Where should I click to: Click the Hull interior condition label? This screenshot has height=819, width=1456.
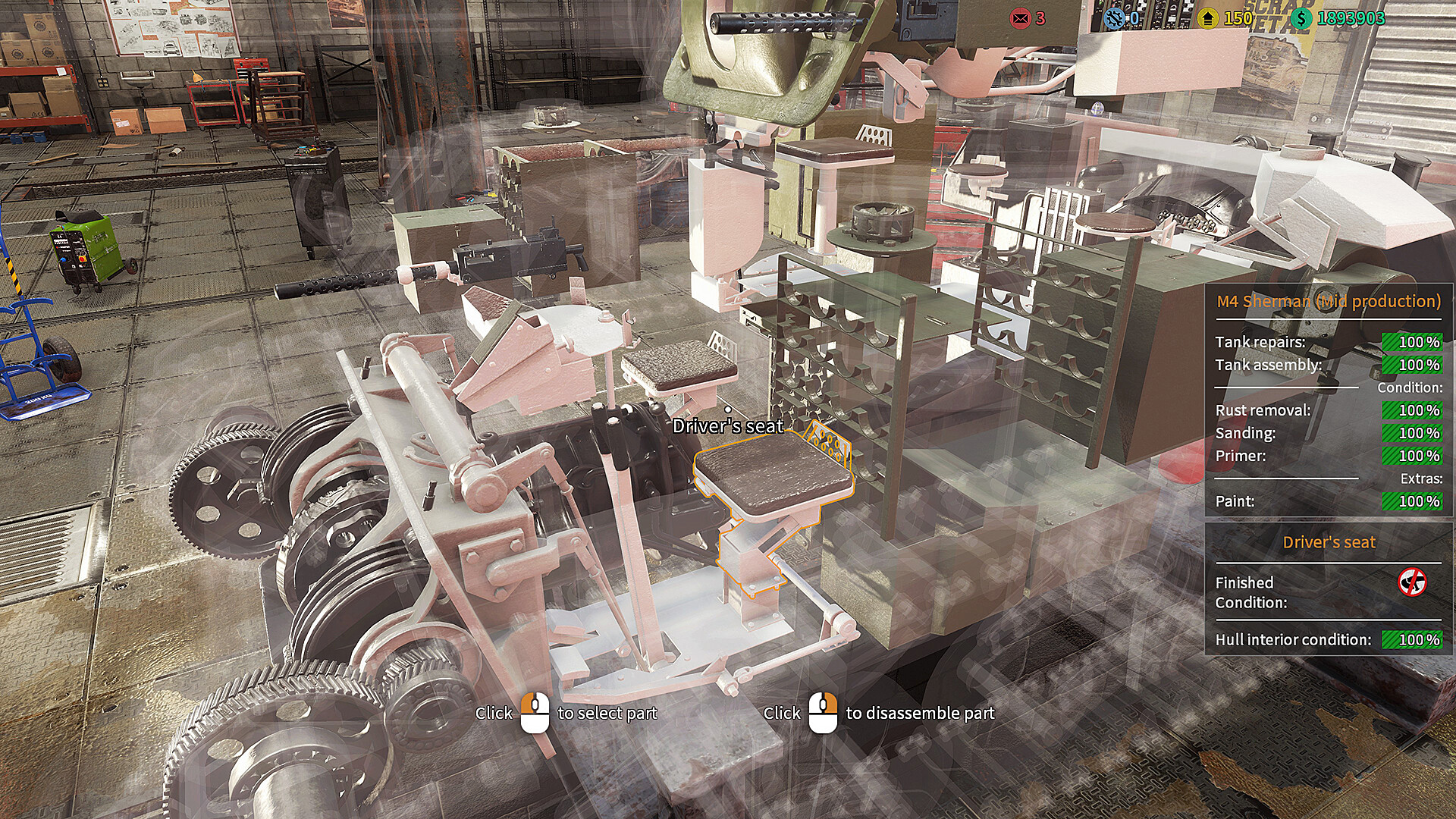pos(1291,639)
